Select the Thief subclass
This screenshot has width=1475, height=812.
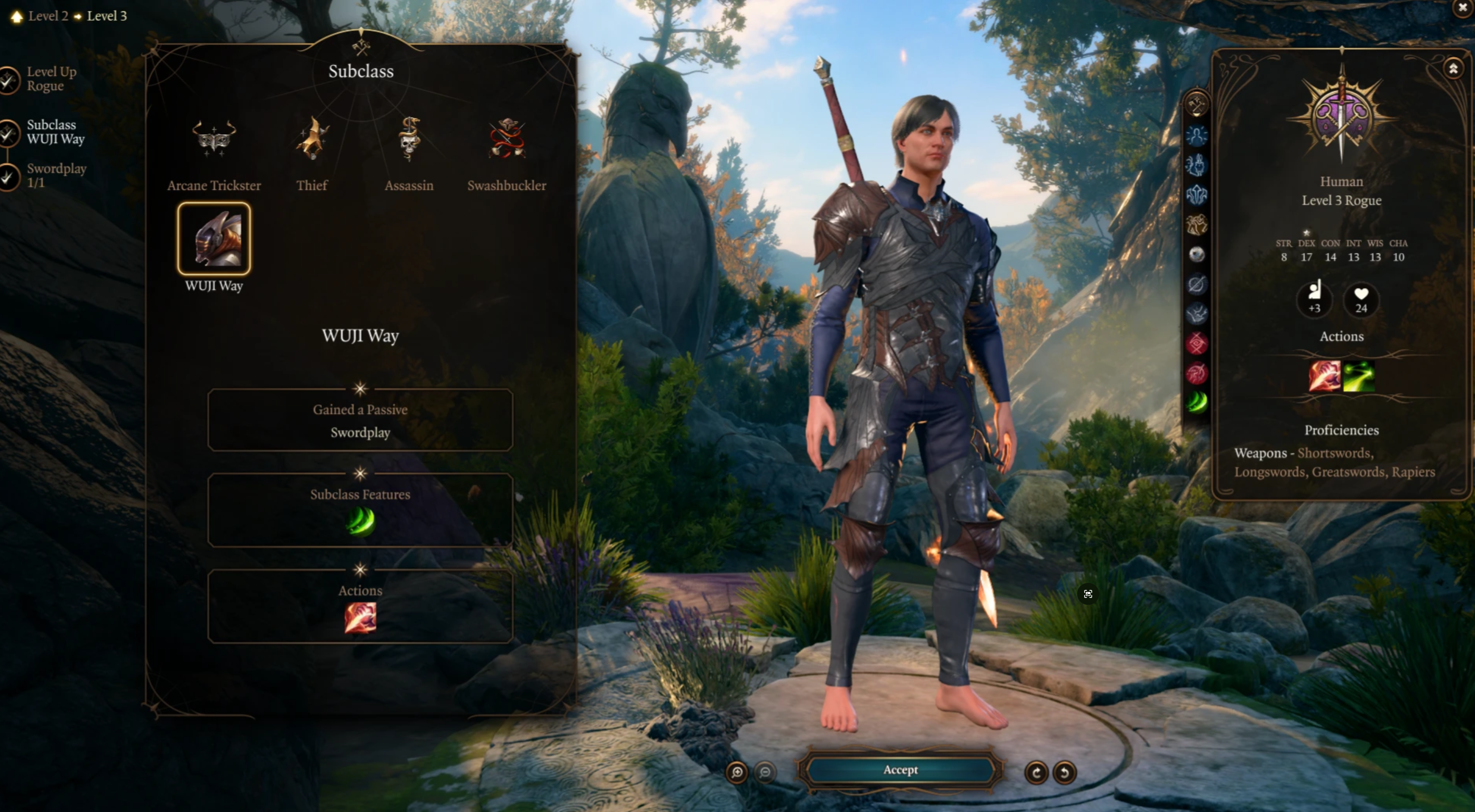(312, 139)
